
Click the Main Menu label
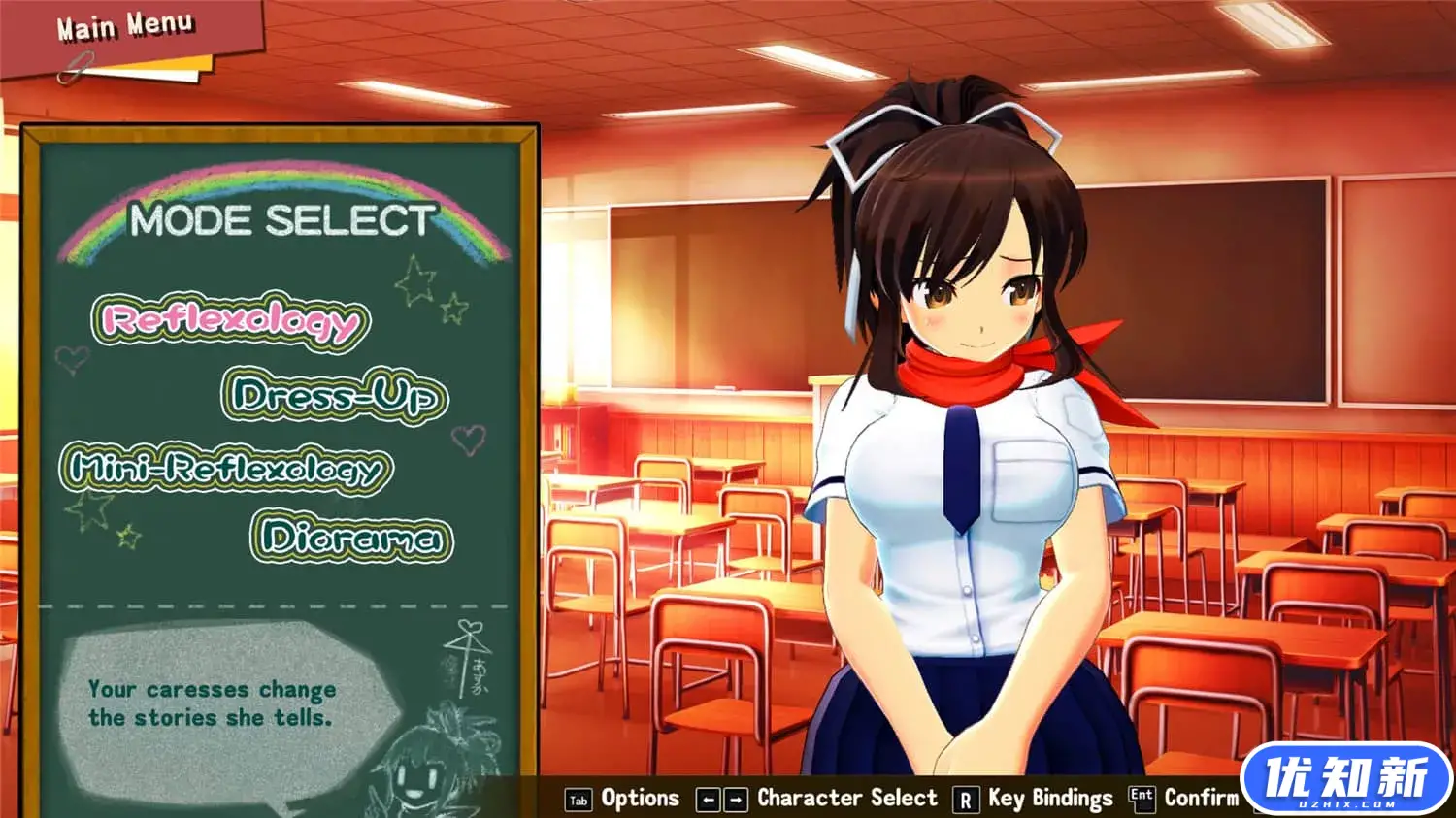point(123,25)
